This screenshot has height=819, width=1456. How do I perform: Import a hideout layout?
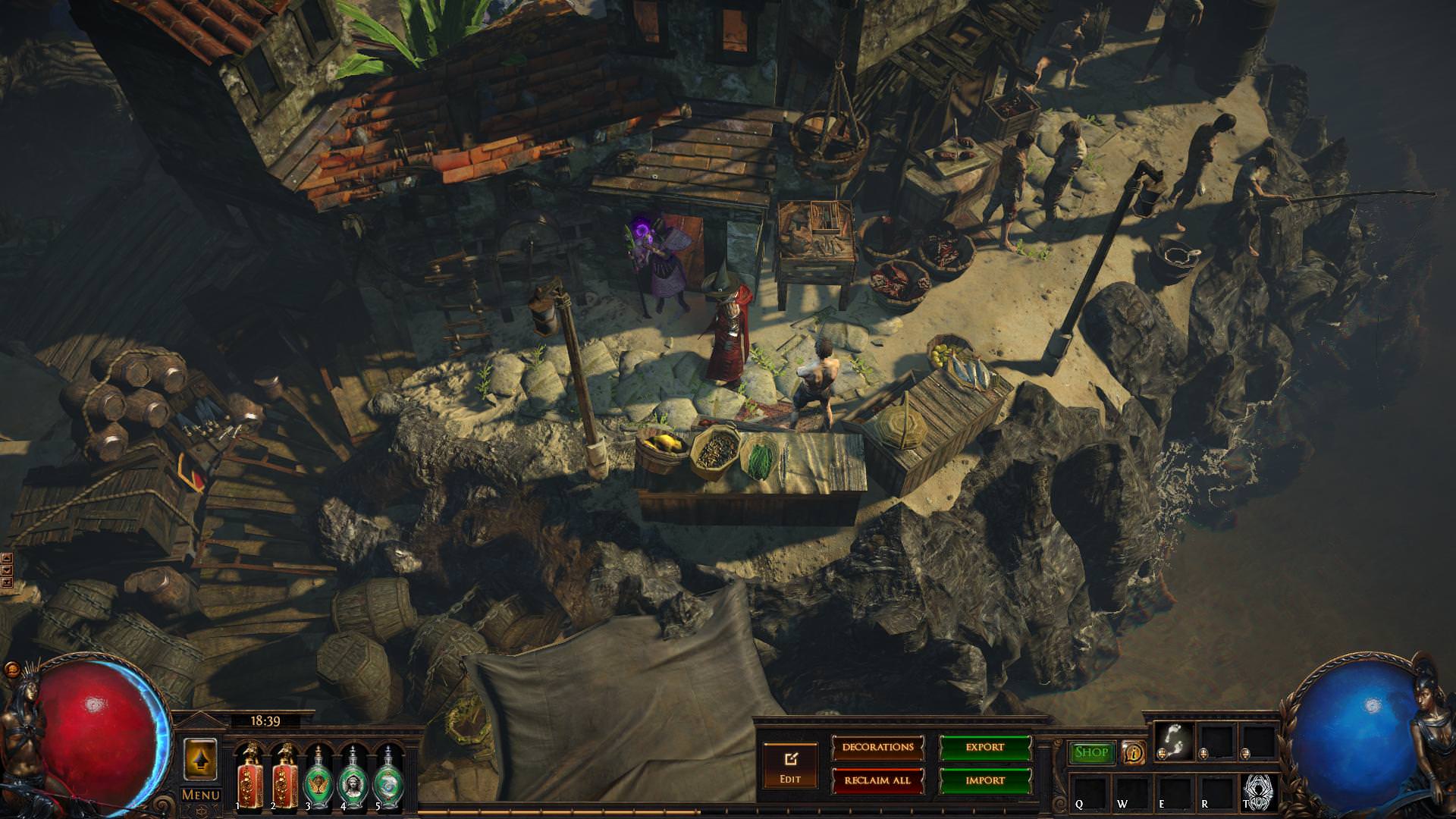(985, 780)
